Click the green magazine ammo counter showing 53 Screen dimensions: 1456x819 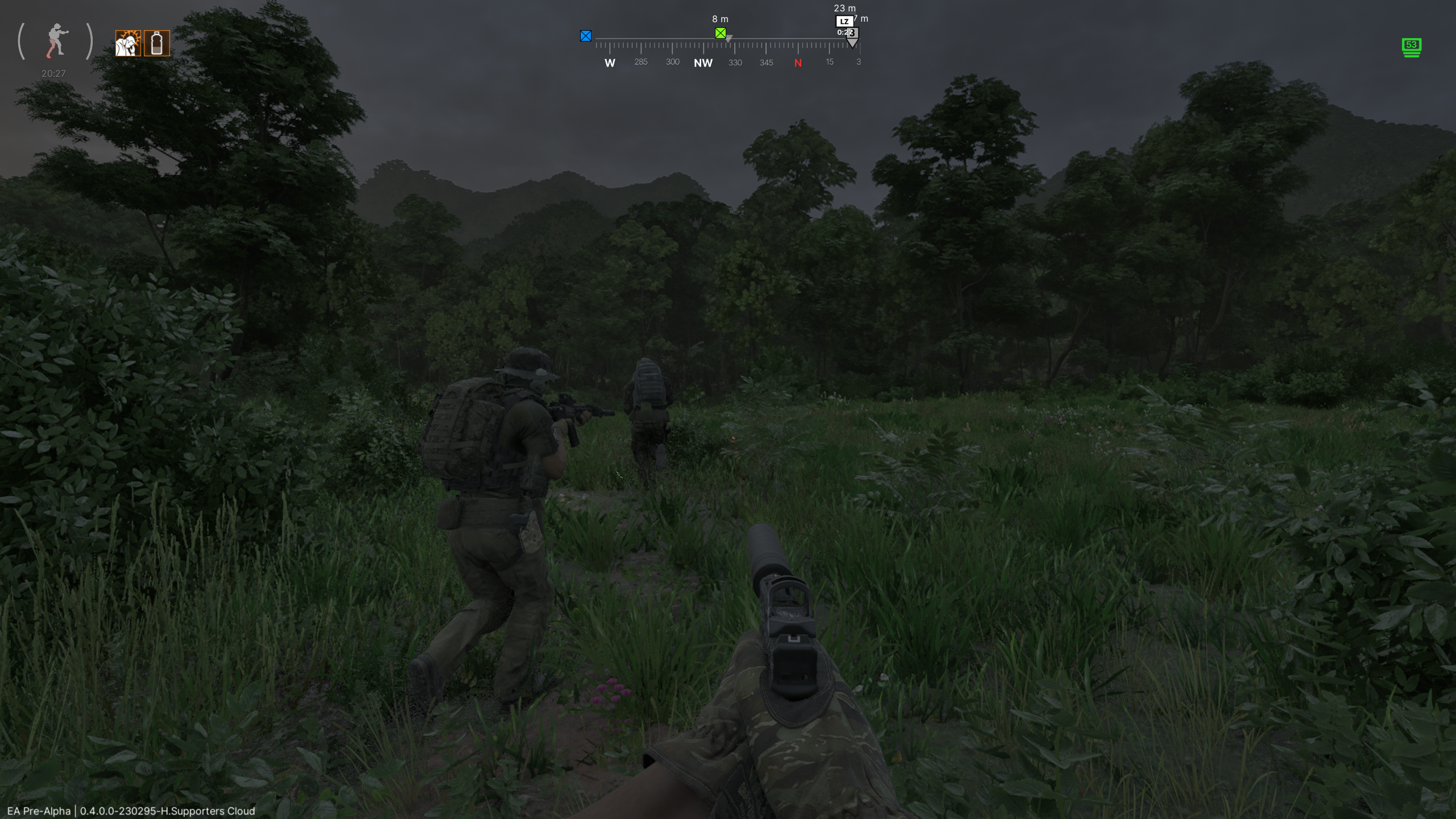pyautogui.click(x=1411, y=48)
